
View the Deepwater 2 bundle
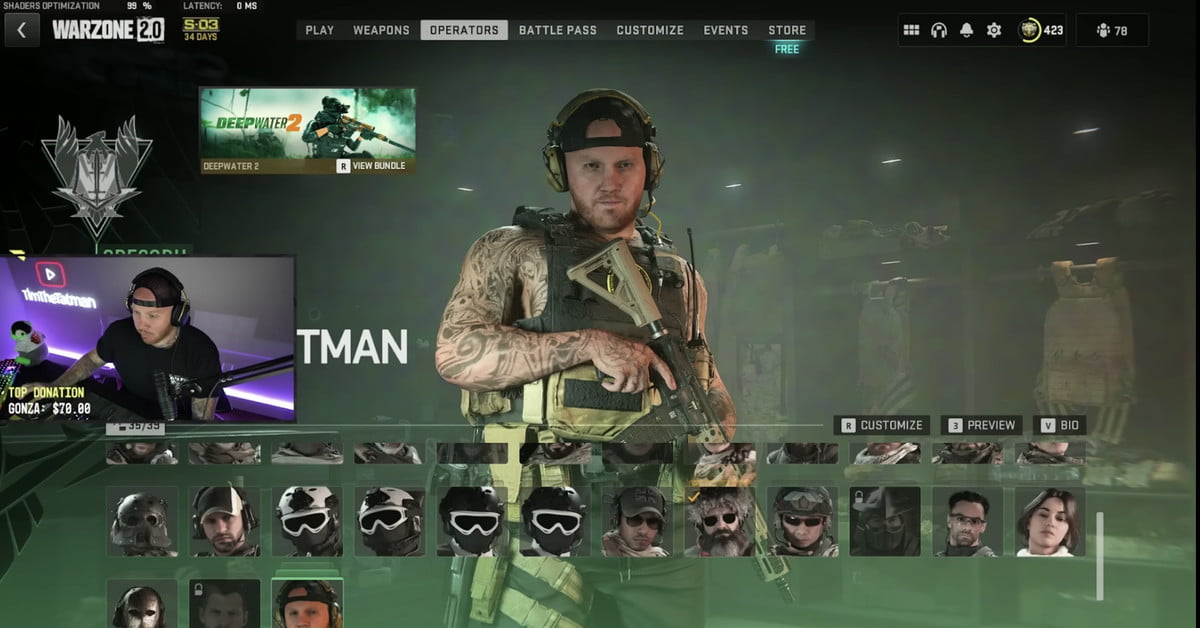[x=372, y=166]
